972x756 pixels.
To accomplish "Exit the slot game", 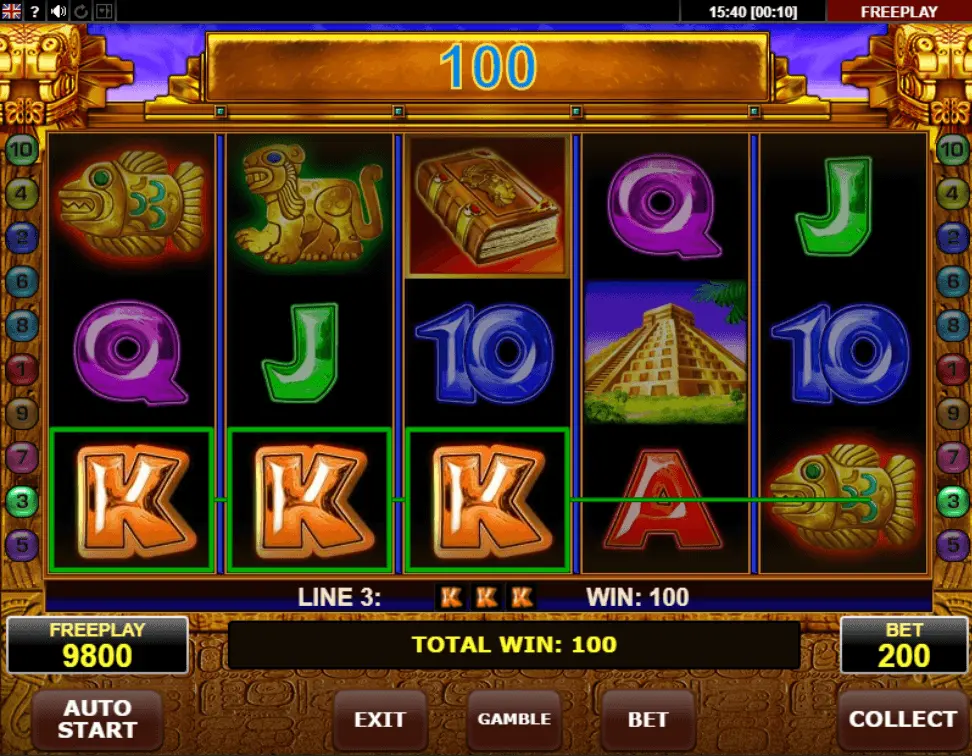I will click(380, 719).
